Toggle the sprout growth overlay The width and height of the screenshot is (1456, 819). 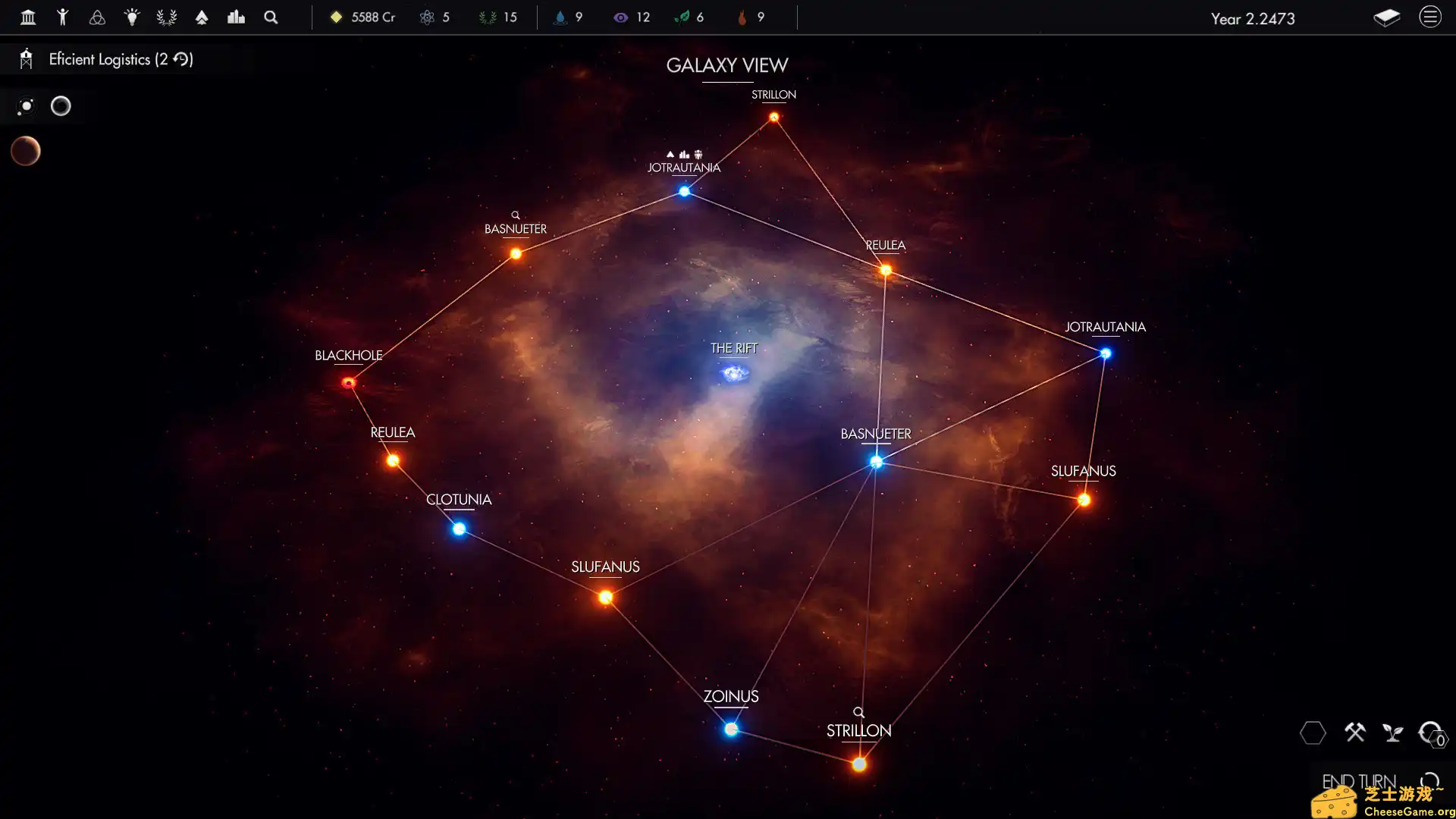click(1394, 733)
